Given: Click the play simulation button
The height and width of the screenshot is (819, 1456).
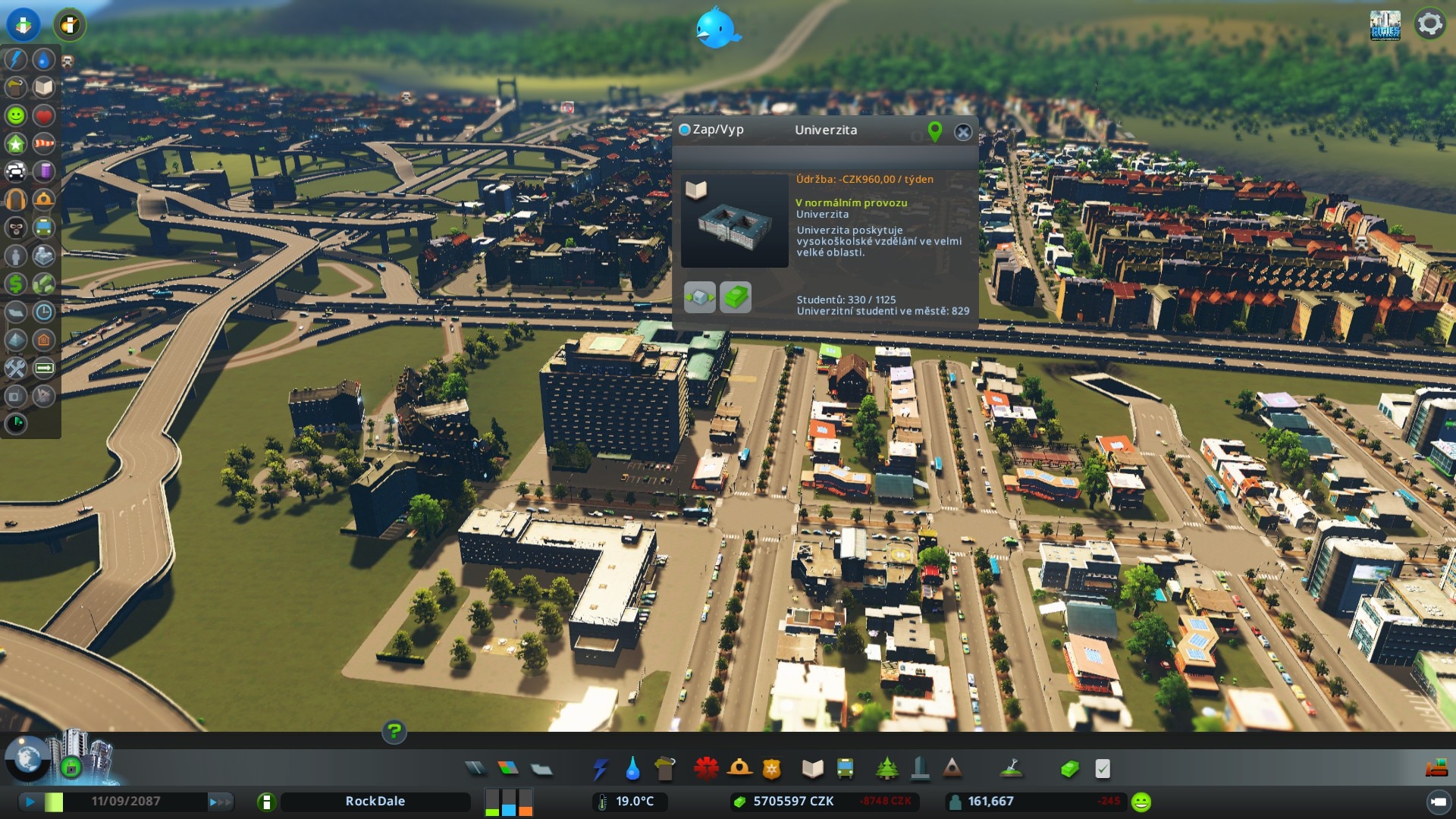Looking at the screenshot, I should (30, 802).
